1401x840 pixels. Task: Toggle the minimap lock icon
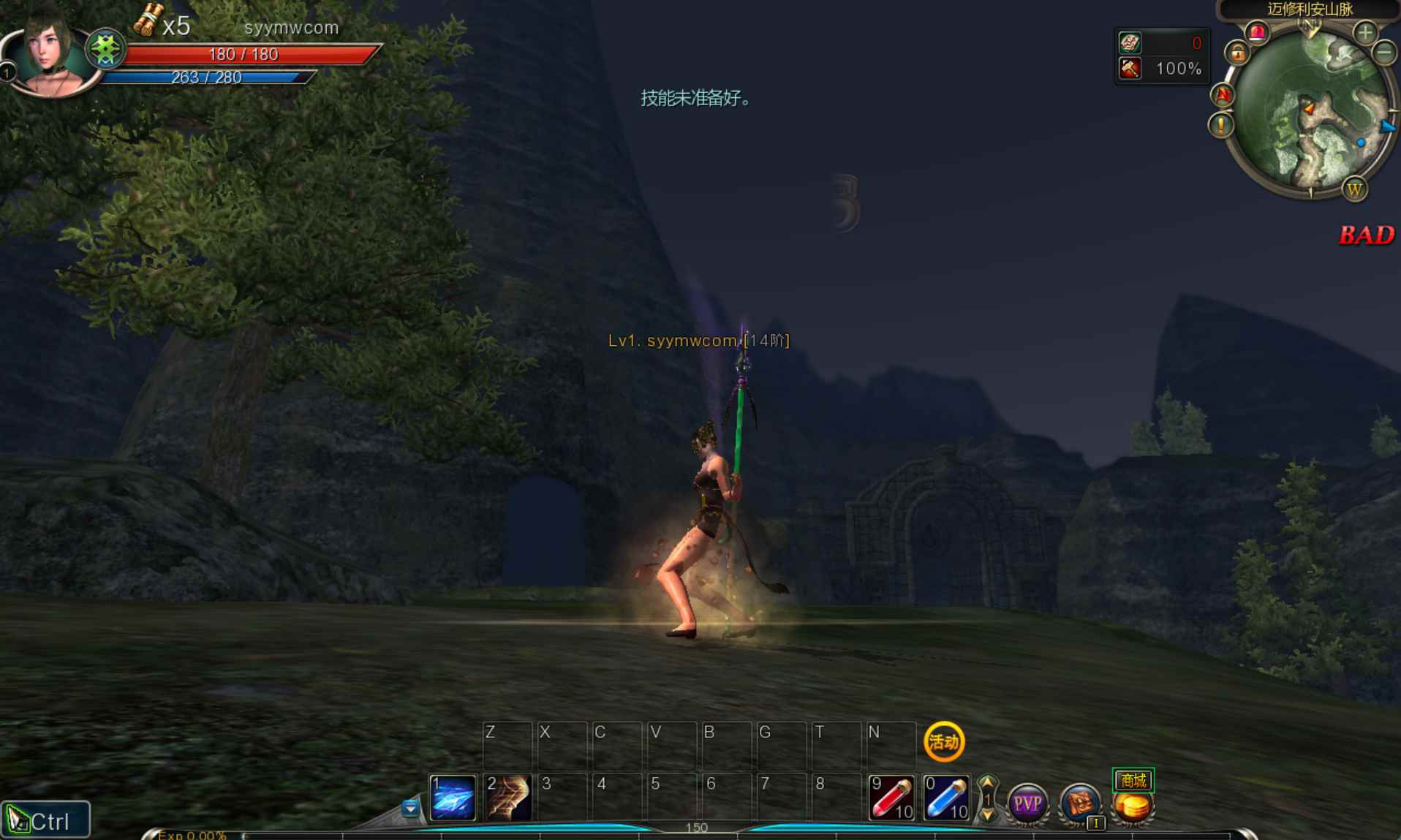[x=1238, y=55]
